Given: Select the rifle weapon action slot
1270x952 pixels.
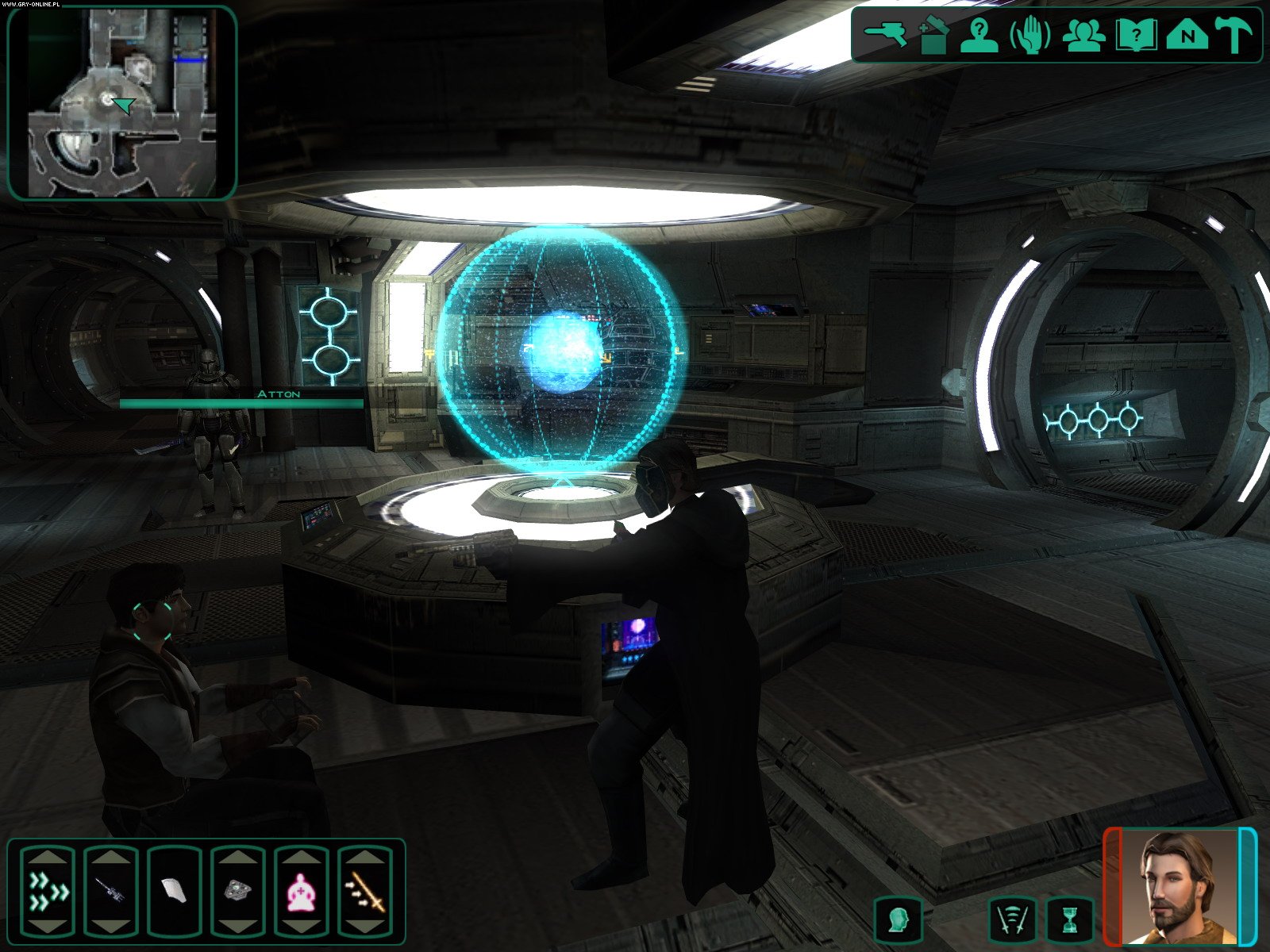Looking at the screenshot, I should [111, 892].
